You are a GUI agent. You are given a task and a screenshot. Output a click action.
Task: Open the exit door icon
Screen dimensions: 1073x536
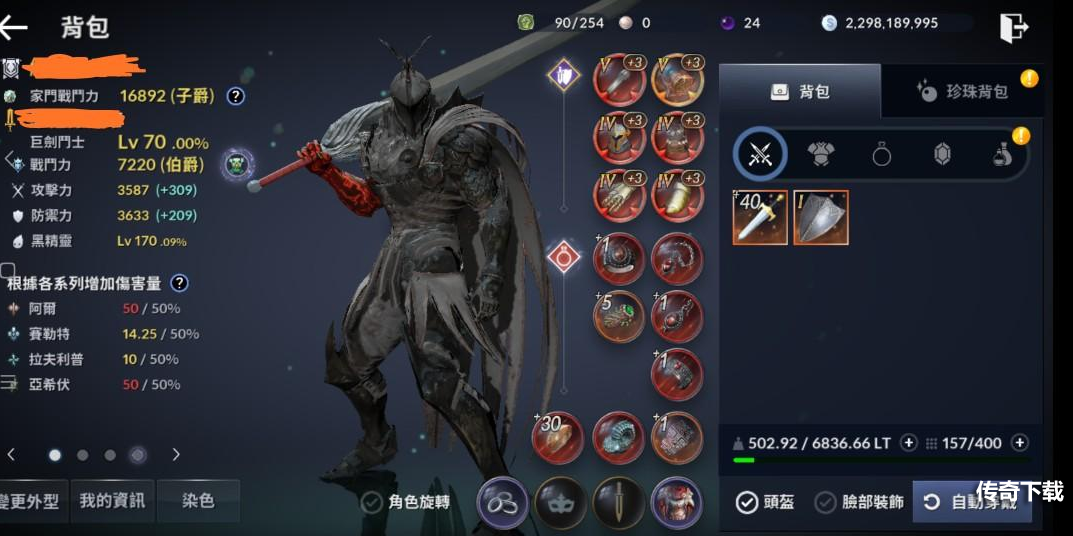pos(1013,27)
